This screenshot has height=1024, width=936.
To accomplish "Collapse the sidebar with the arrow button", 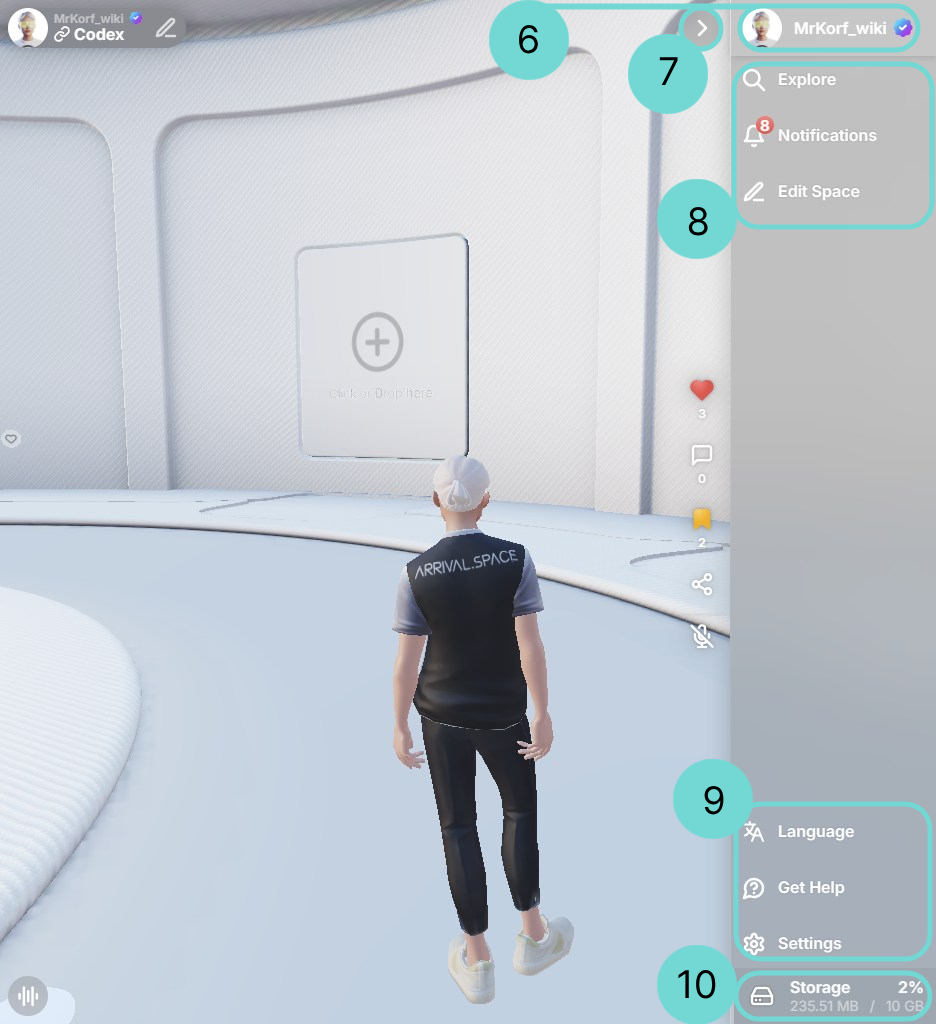I will (x=702, y=28).
